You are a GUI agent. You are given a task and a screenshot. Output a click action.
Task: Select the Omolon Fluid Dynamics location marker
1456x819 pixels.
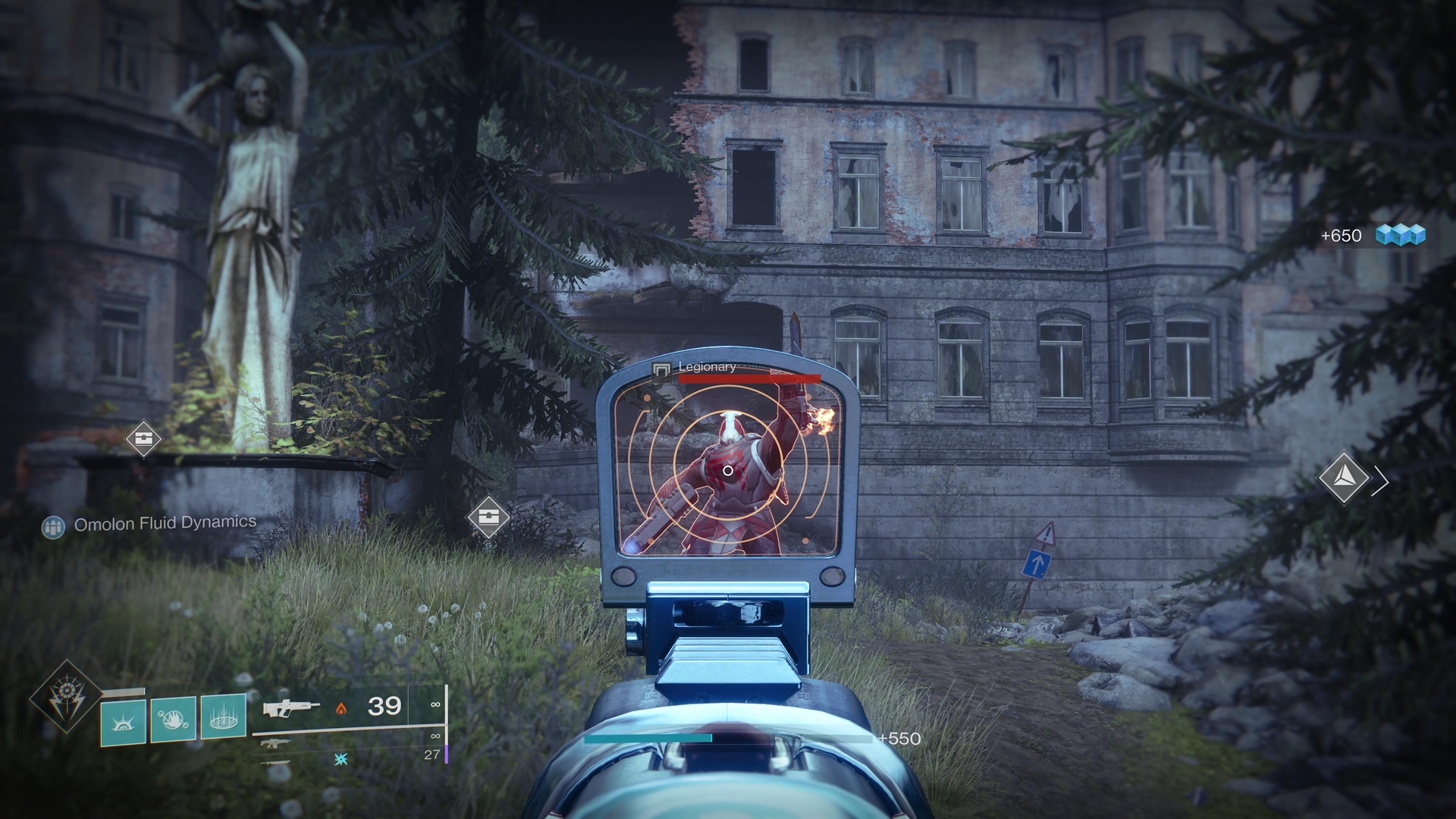tap(54, 526)
